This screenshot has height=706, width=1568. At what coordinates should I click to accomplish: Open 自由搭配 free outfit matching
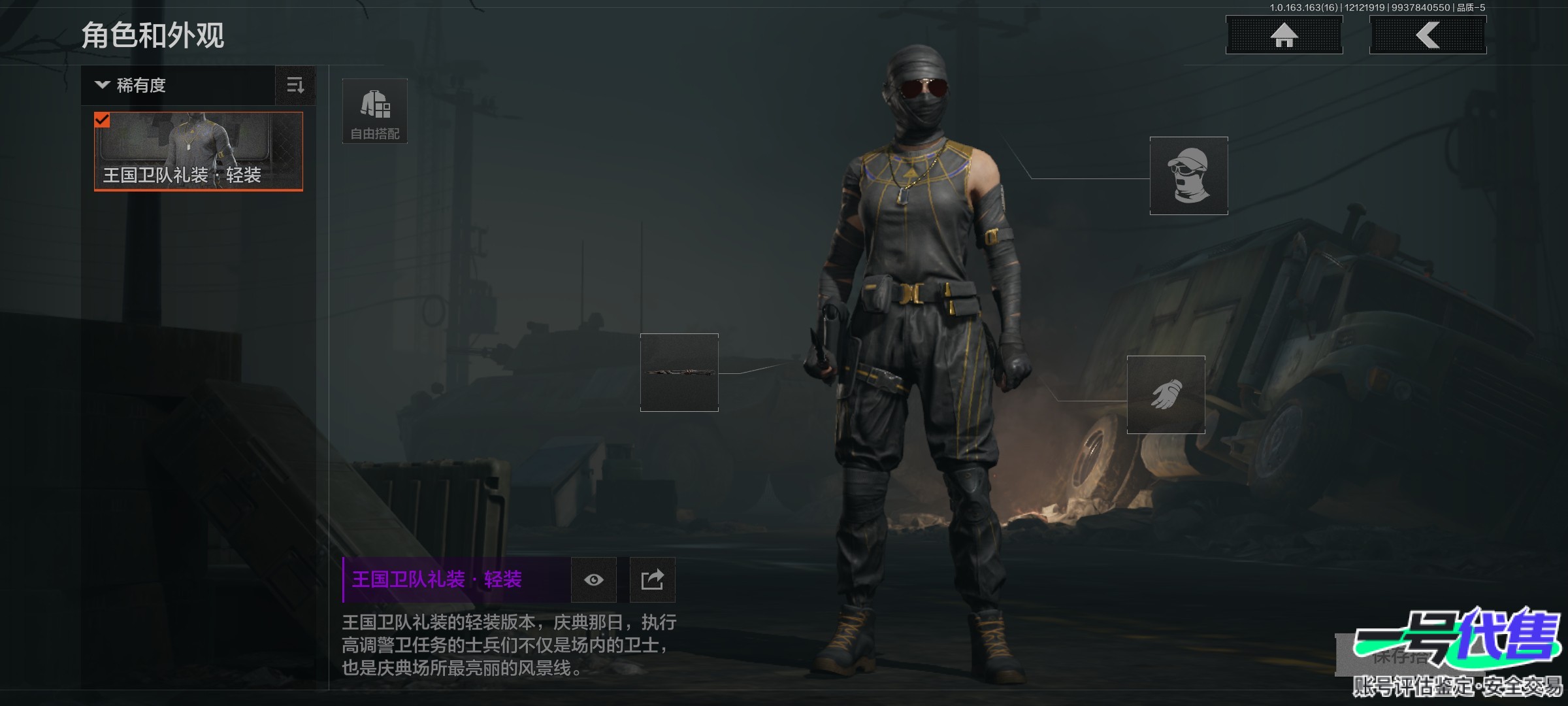coord(375,111)
